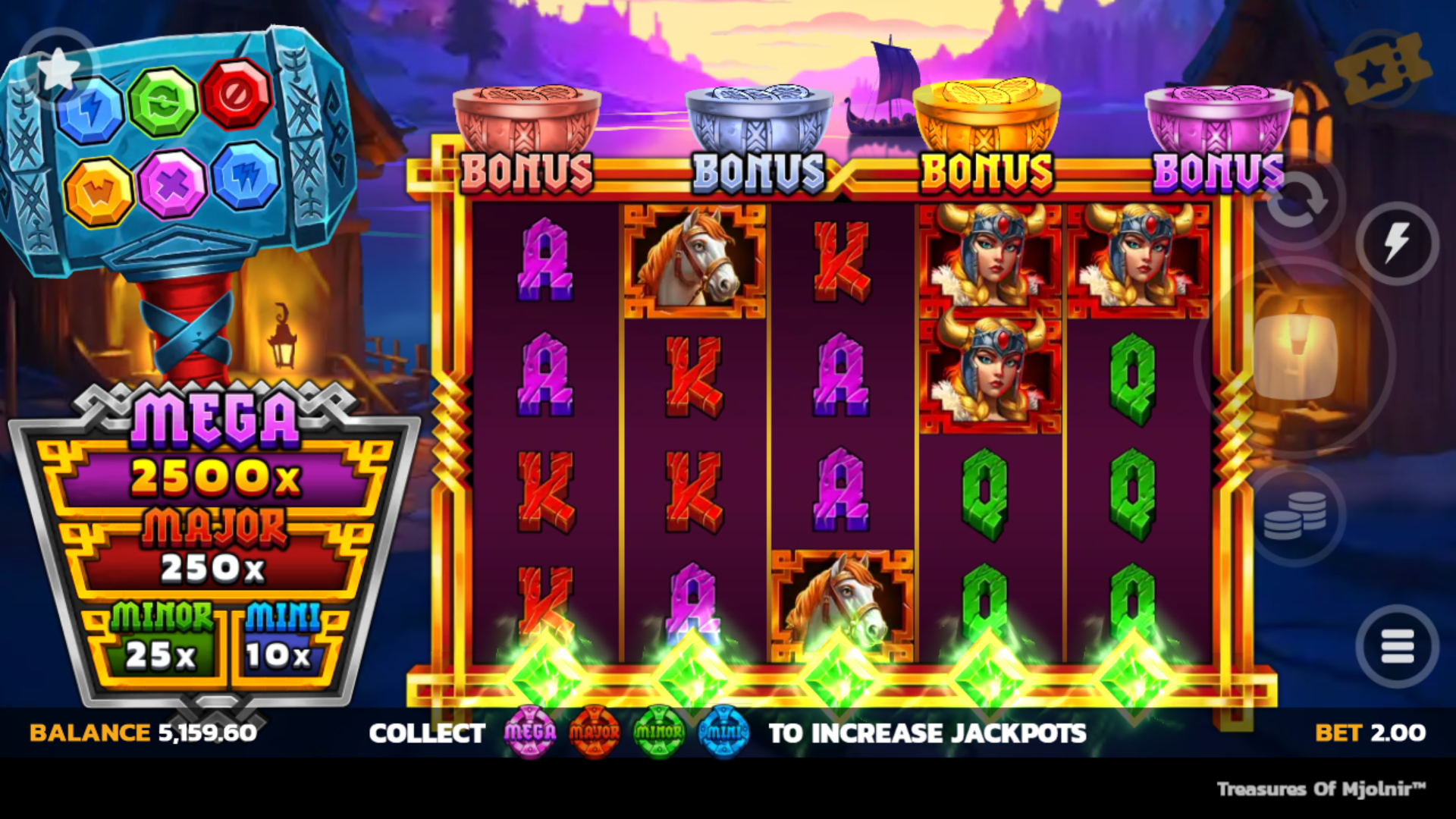Open the coin stack bet settings

click(1296, 515)
